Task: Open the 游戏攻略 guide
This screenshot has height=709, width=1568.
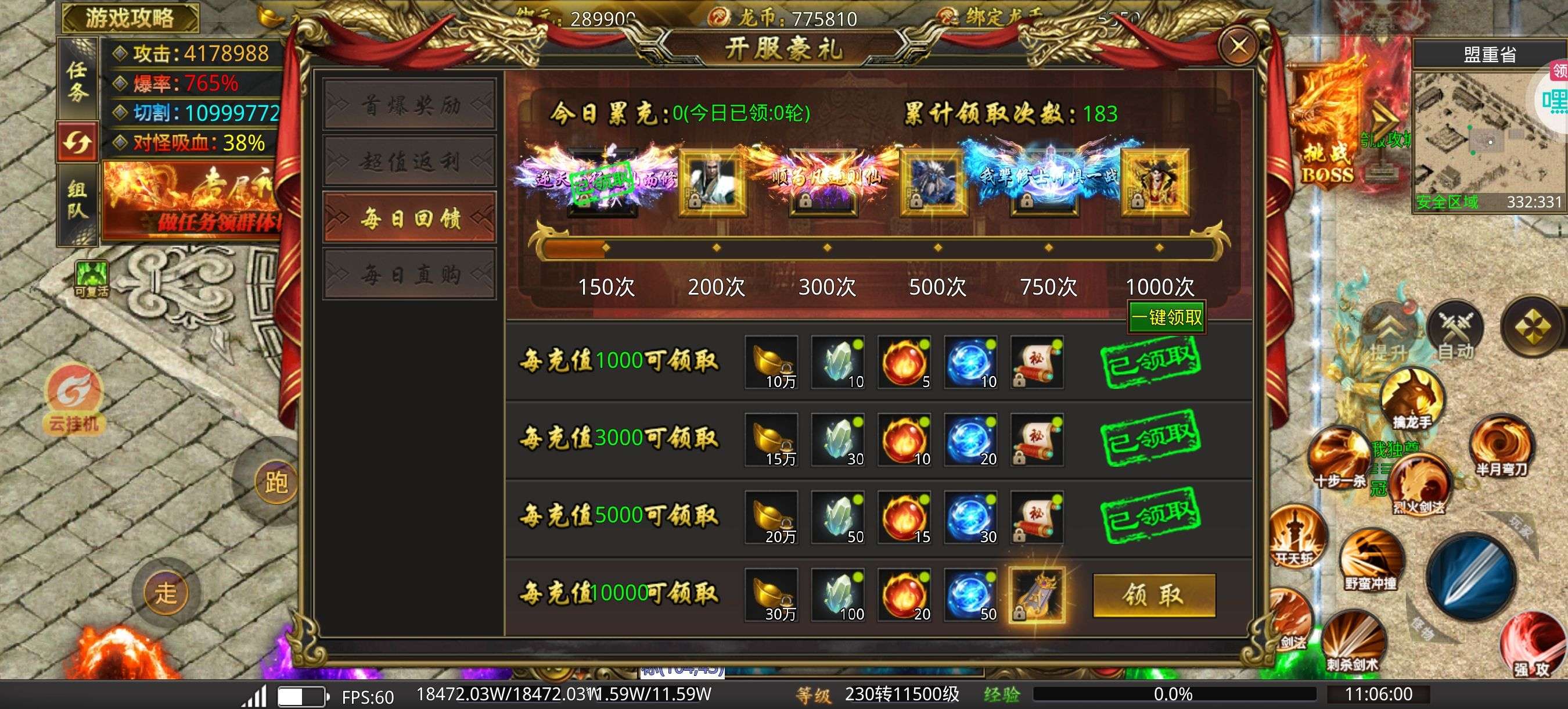Action: click(130, 17)
